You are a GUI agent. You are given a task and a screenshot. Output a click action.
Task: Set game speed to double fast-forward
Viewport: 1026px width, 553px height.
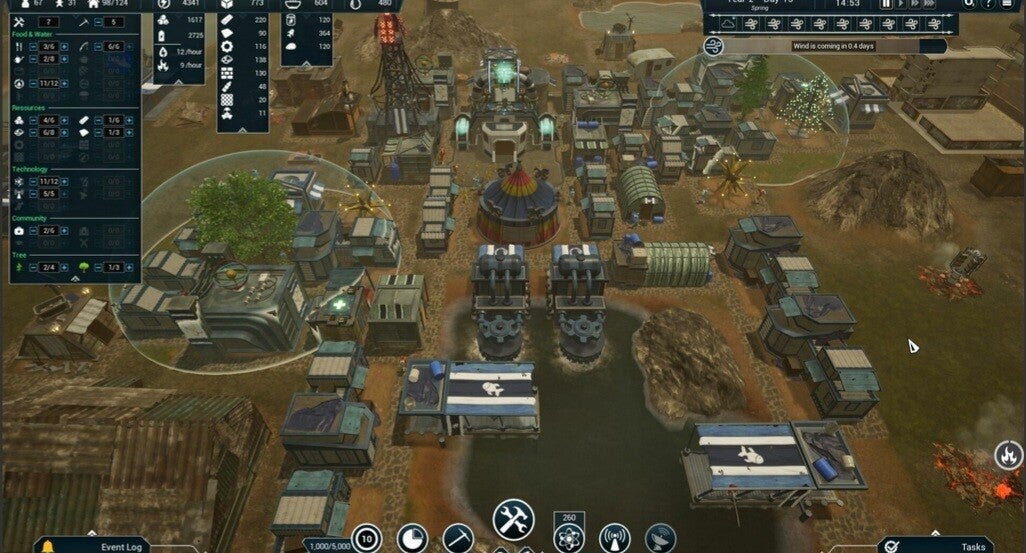pos(916,4)
